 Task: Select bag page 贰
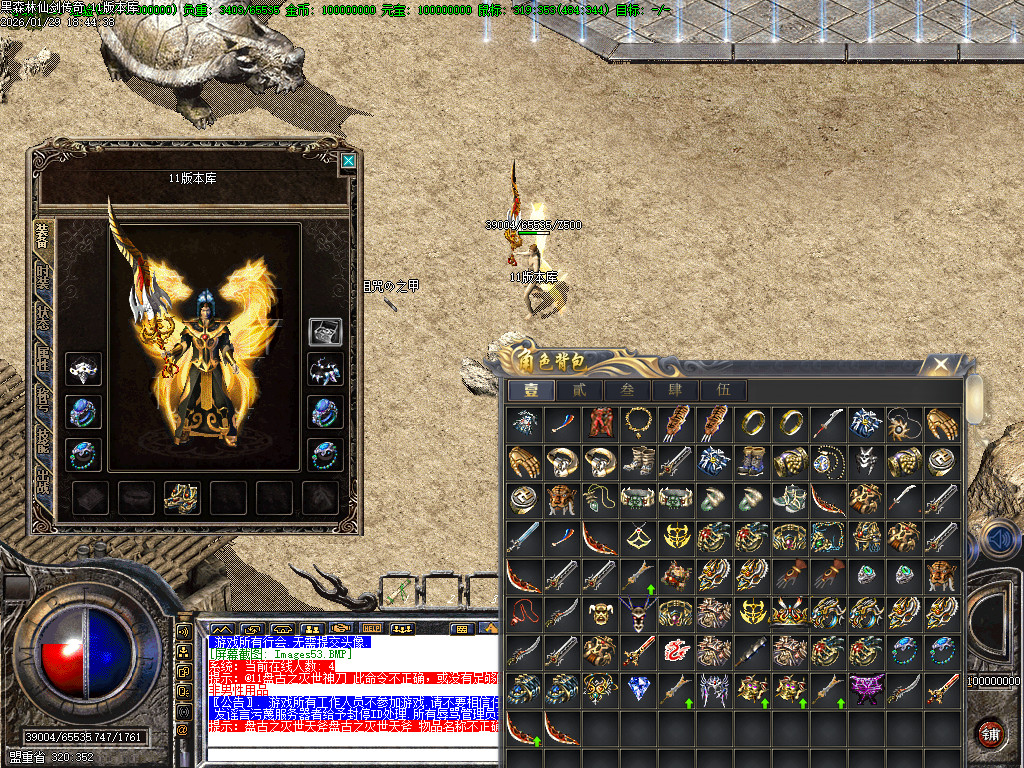click(579, 390)
